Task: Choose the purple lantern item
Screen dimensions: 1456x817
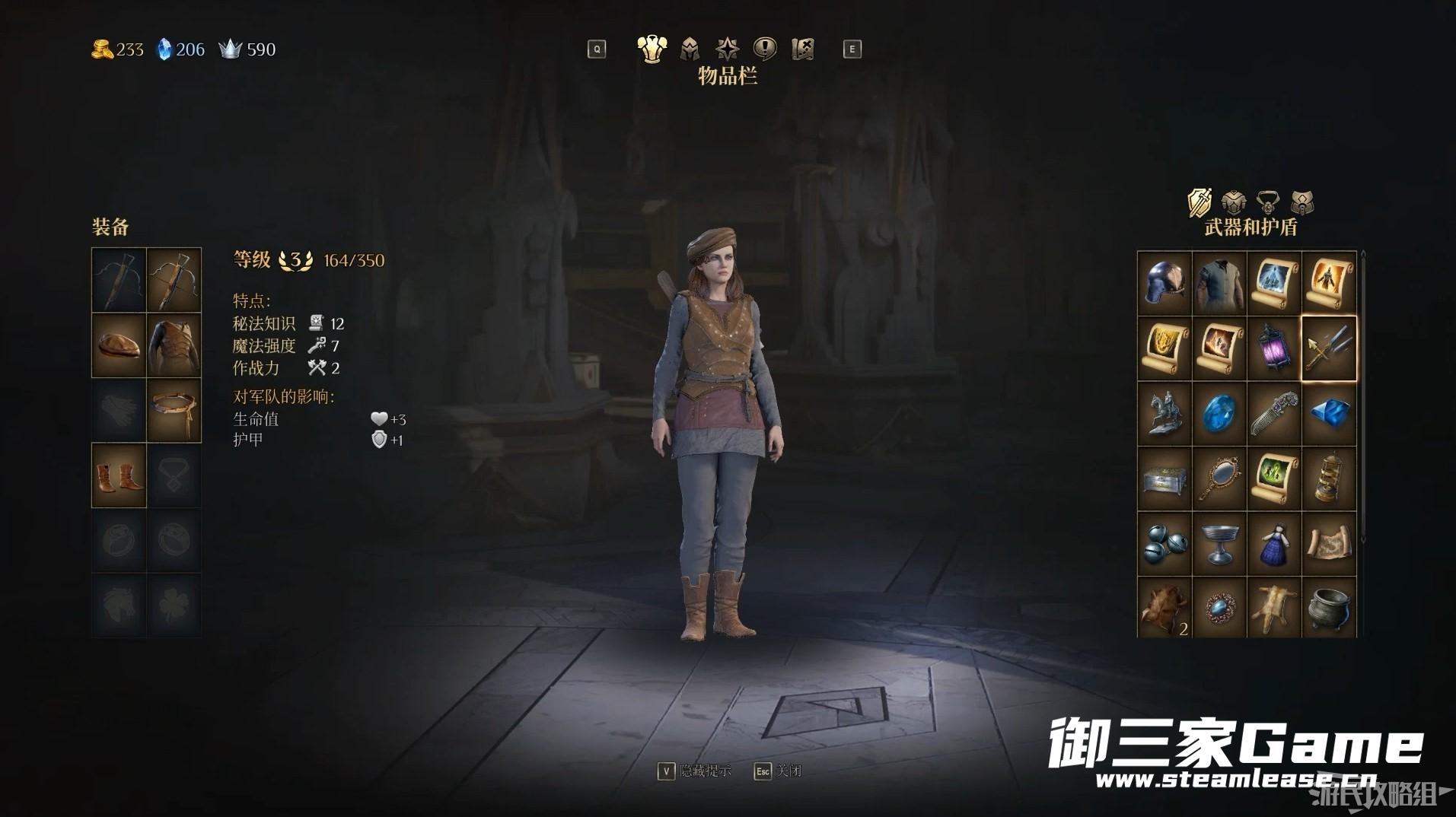Action: coord(1274,348)
